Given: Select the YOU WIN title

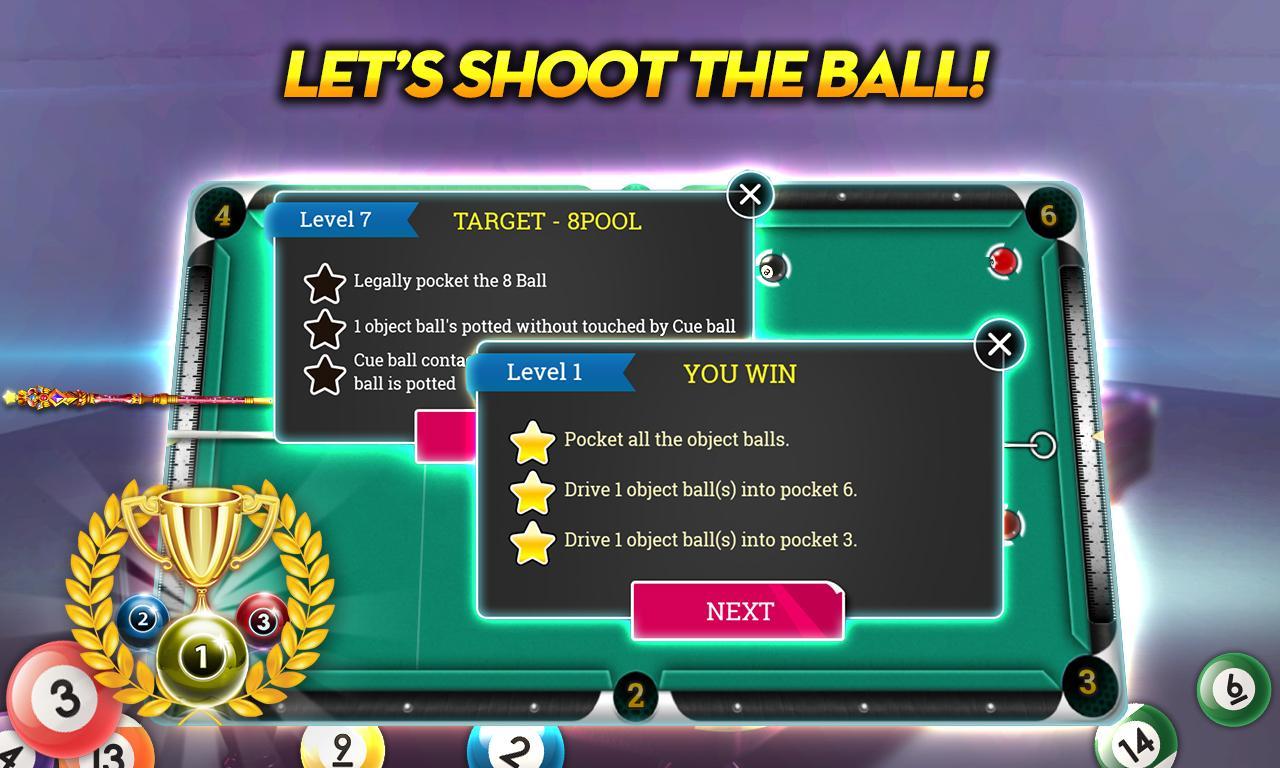Looking at the screenshot, I should (x=740, y=374).
